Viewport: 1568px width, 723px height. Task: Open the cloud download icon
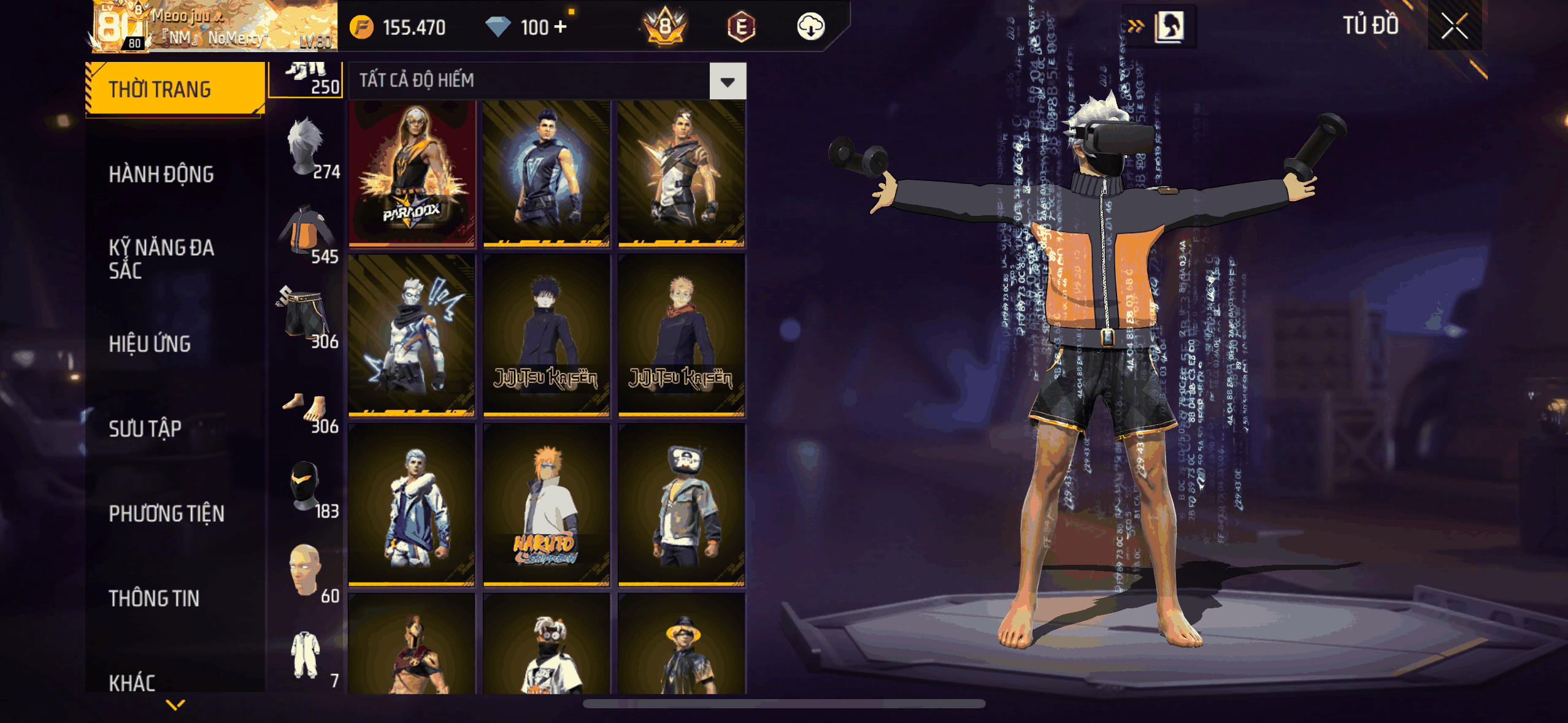[810, 27]
